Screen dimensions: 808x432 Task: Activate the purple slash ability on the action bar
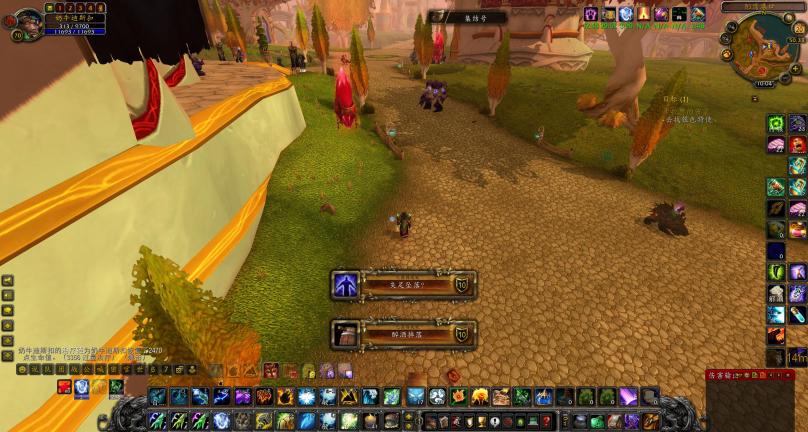[628, 397]
